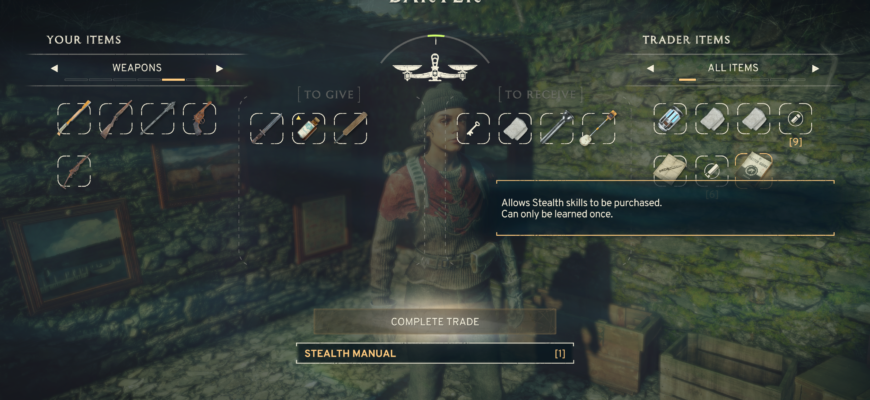
Task: Select the trader item with quantity 9
Action: 796,118
